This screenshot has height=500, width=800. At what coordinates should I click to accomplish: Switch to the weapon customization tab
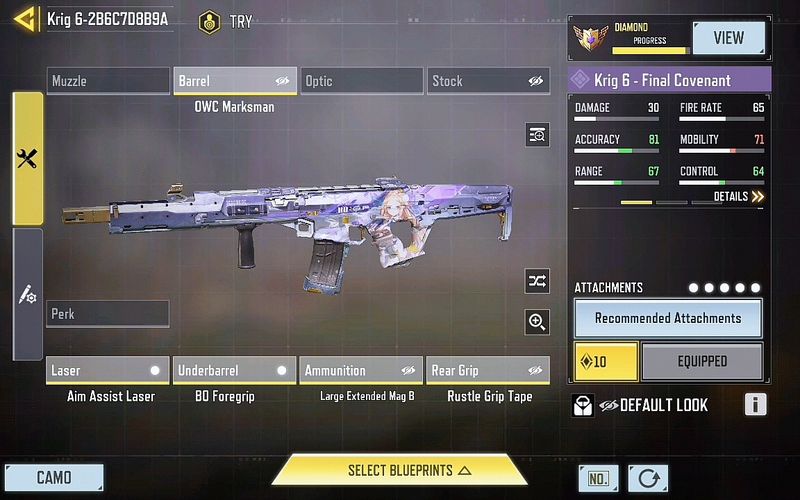tap(27, 295)
